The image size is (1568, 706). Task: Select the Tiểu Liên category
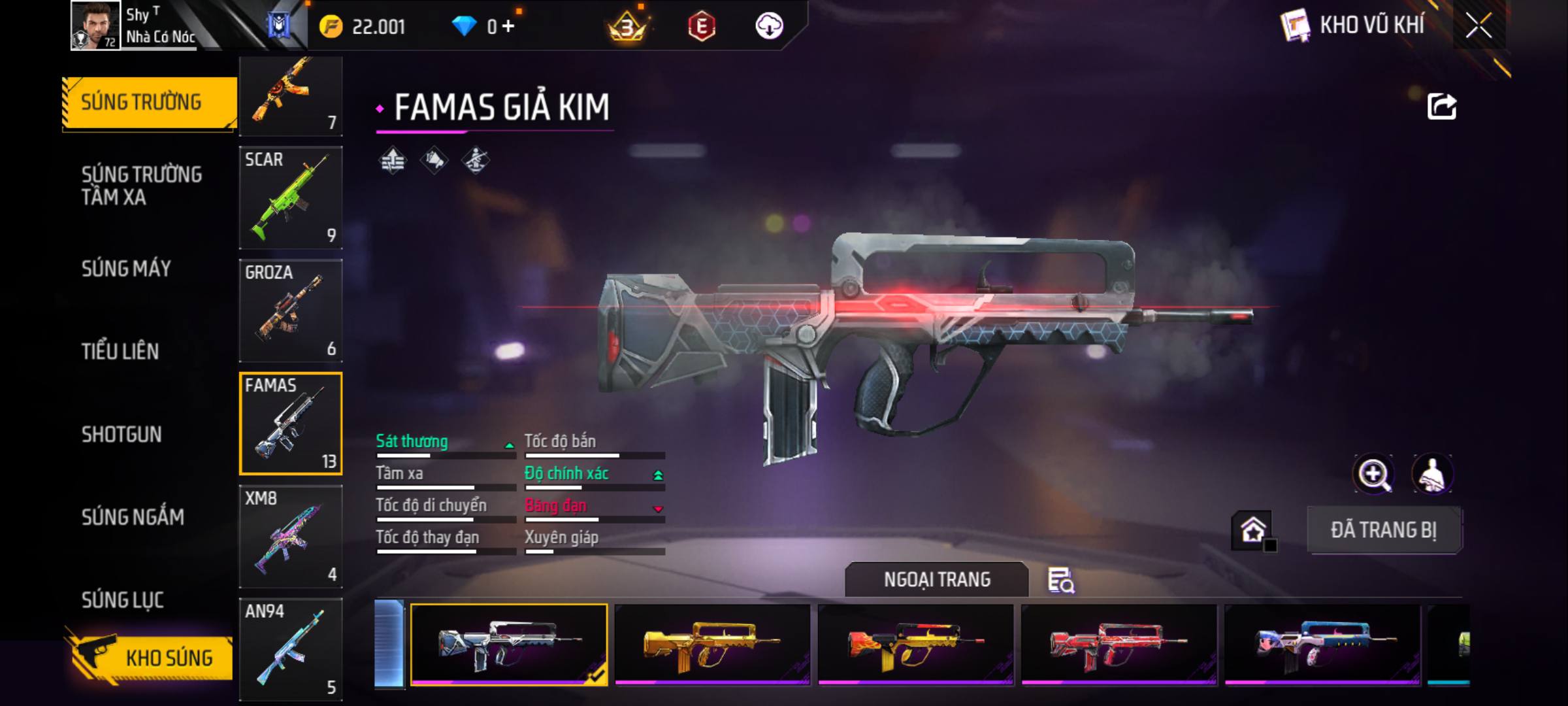(120, 352)
